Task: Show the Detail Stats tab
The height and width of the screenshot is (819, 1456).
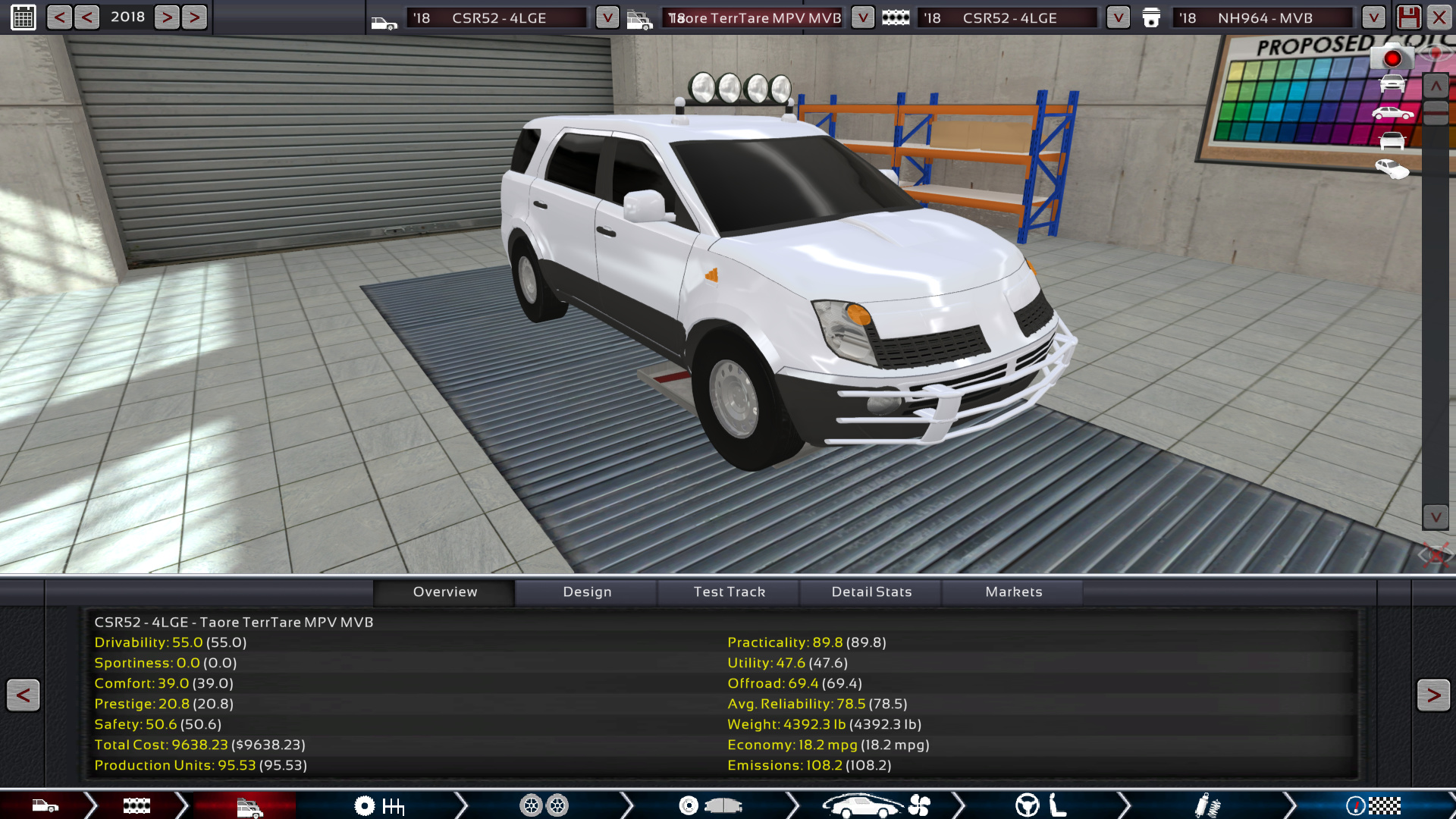Action: [x=871, y=591]
